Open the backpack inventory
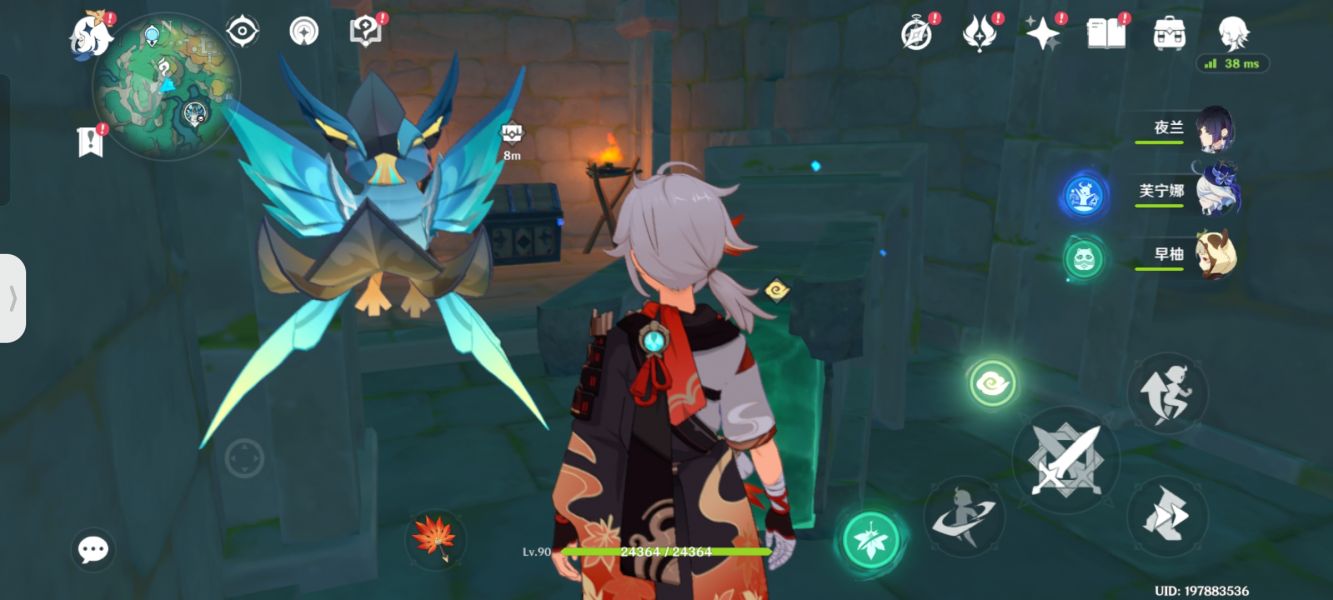This screenshot has height=600, width=1333. pos(1169,33)
